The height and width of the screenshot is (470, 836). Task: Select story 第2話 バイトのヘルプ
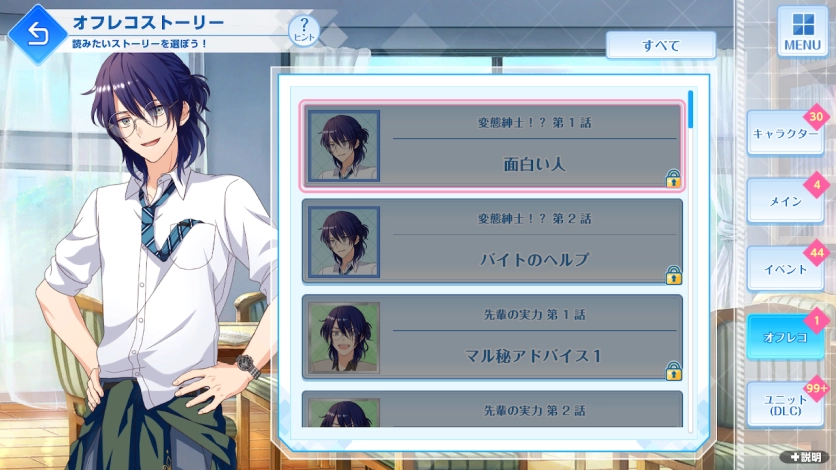(492, 241)
